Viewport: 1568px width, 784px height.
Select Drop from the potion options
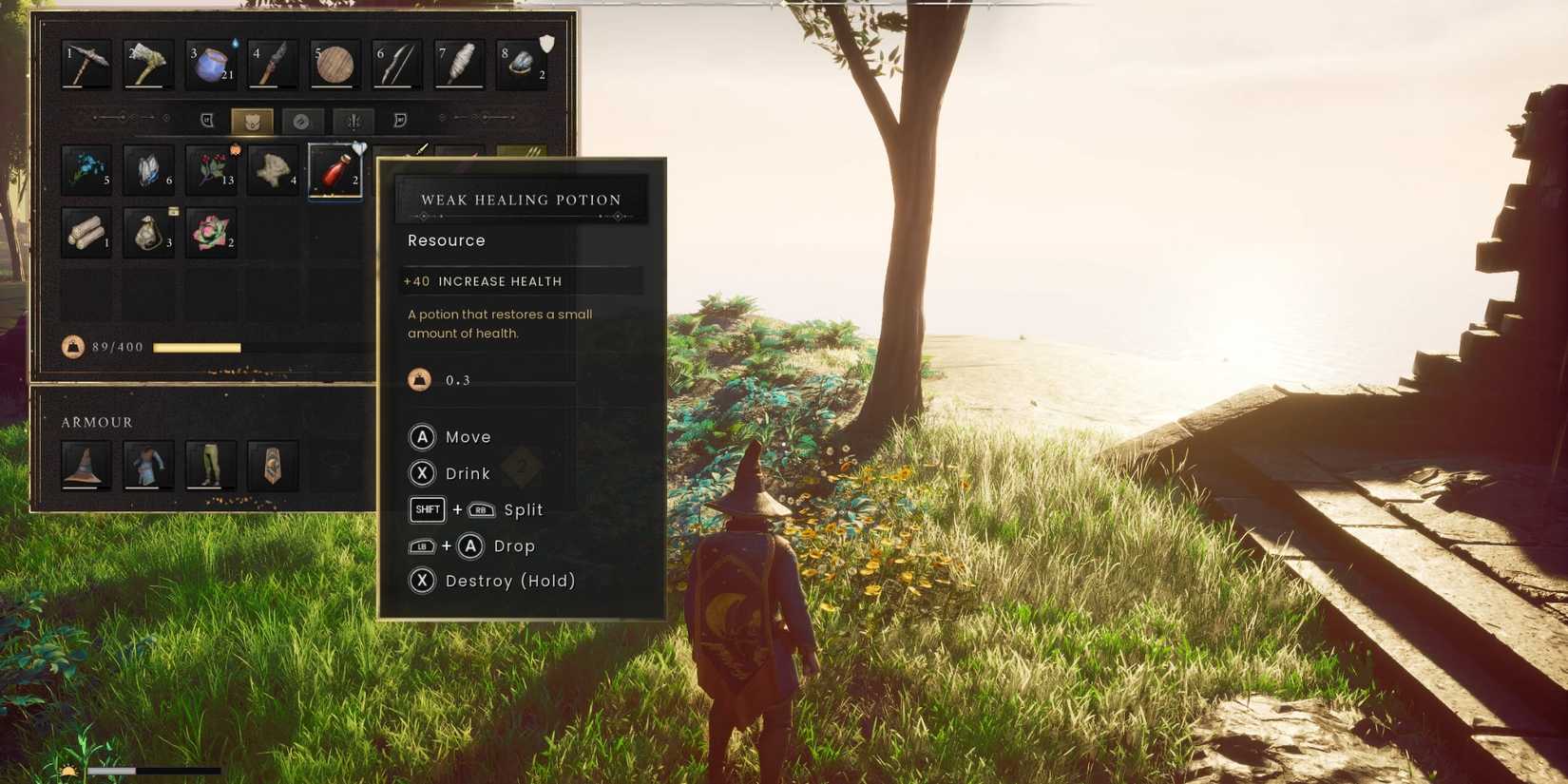pos(513,545)
